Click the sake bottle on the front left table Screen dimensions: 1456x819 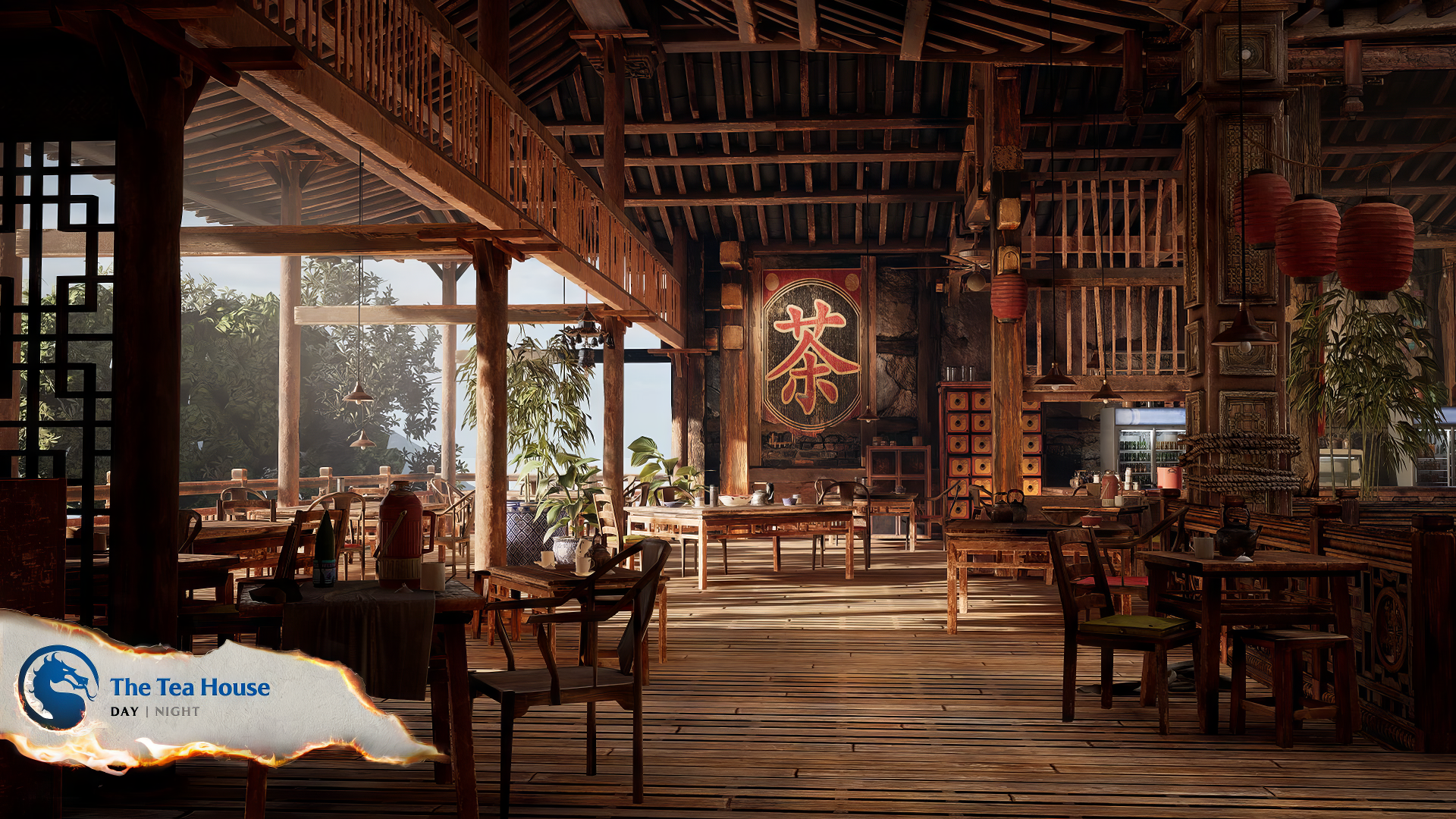click(x=325, y=545)
